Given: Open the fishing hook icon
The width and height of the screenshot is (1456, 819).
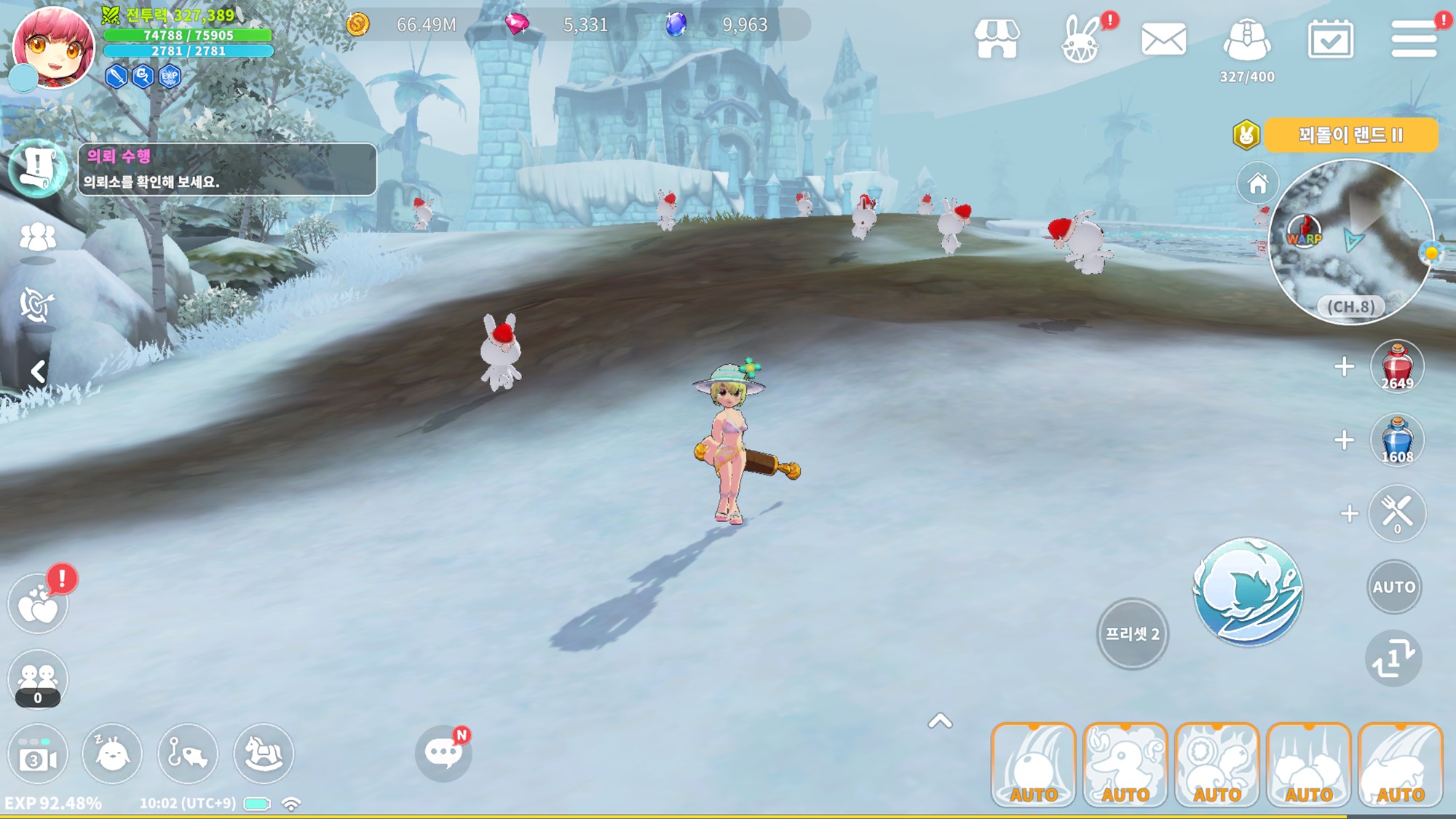Looking at the screenshot, I should 188,753.
